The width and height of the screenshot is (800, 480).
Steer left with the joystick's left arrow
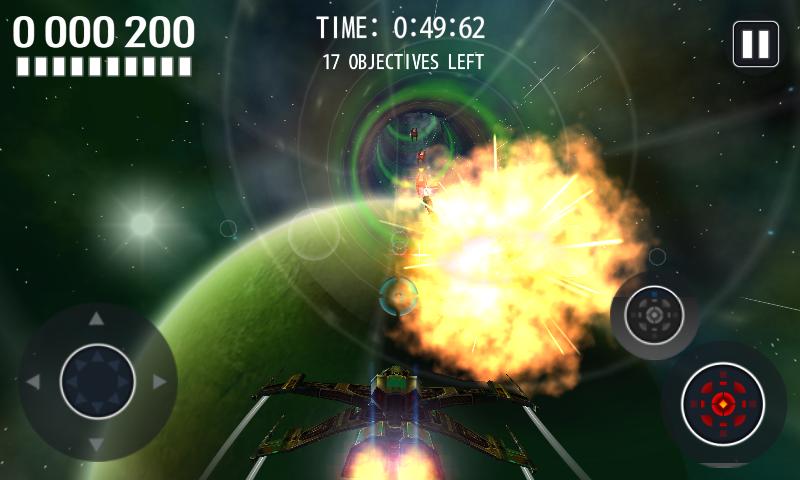(x=33, y=382)
